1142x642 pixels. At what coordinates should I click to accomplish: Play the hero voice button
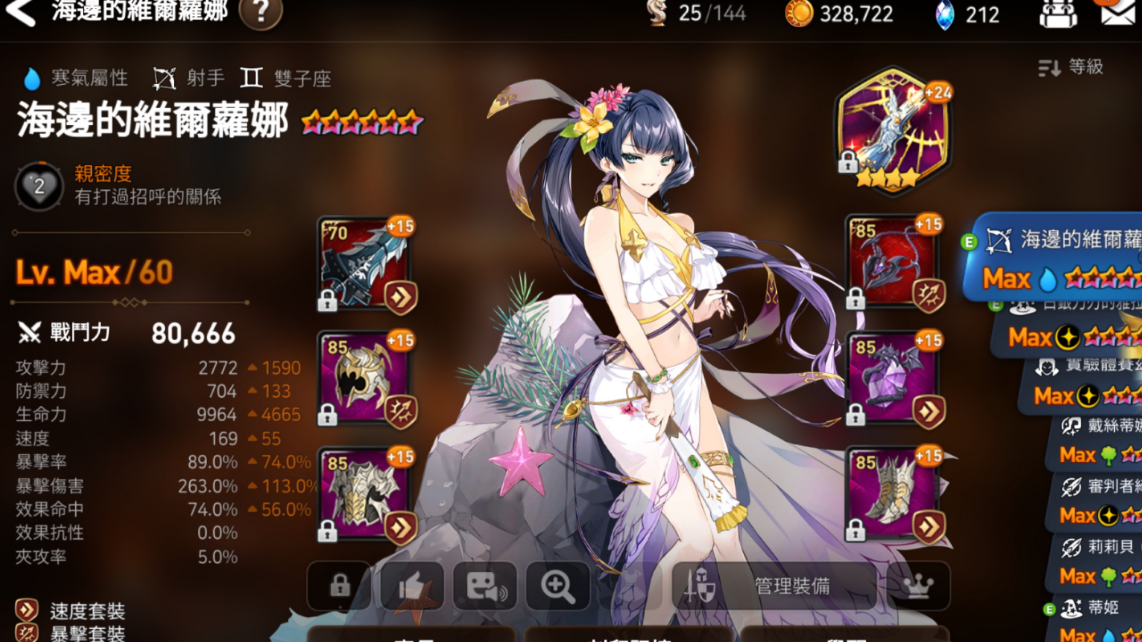coord(485,586)
